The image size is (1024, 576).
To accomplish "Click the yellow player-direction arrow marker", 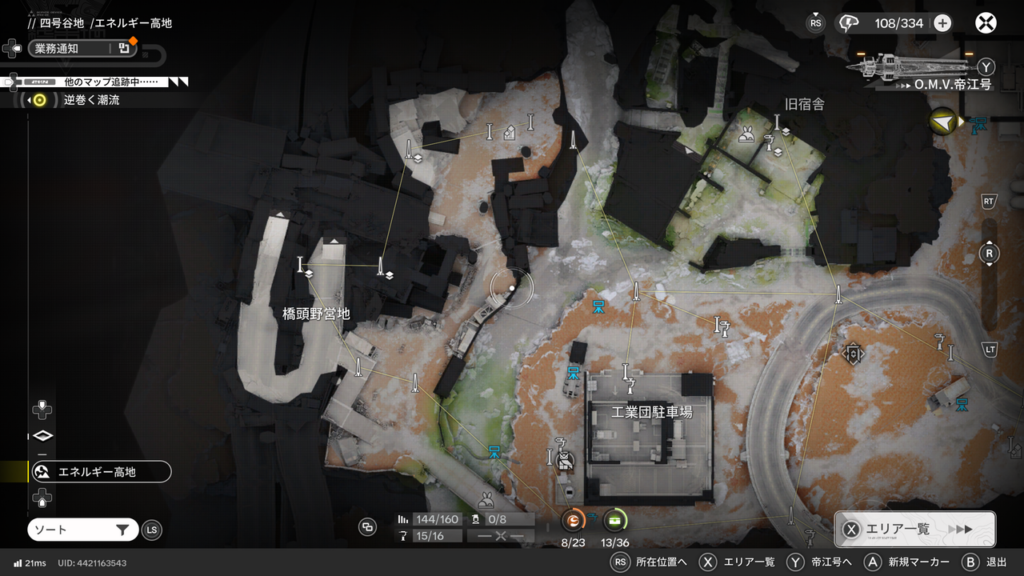I will [942, 122].
